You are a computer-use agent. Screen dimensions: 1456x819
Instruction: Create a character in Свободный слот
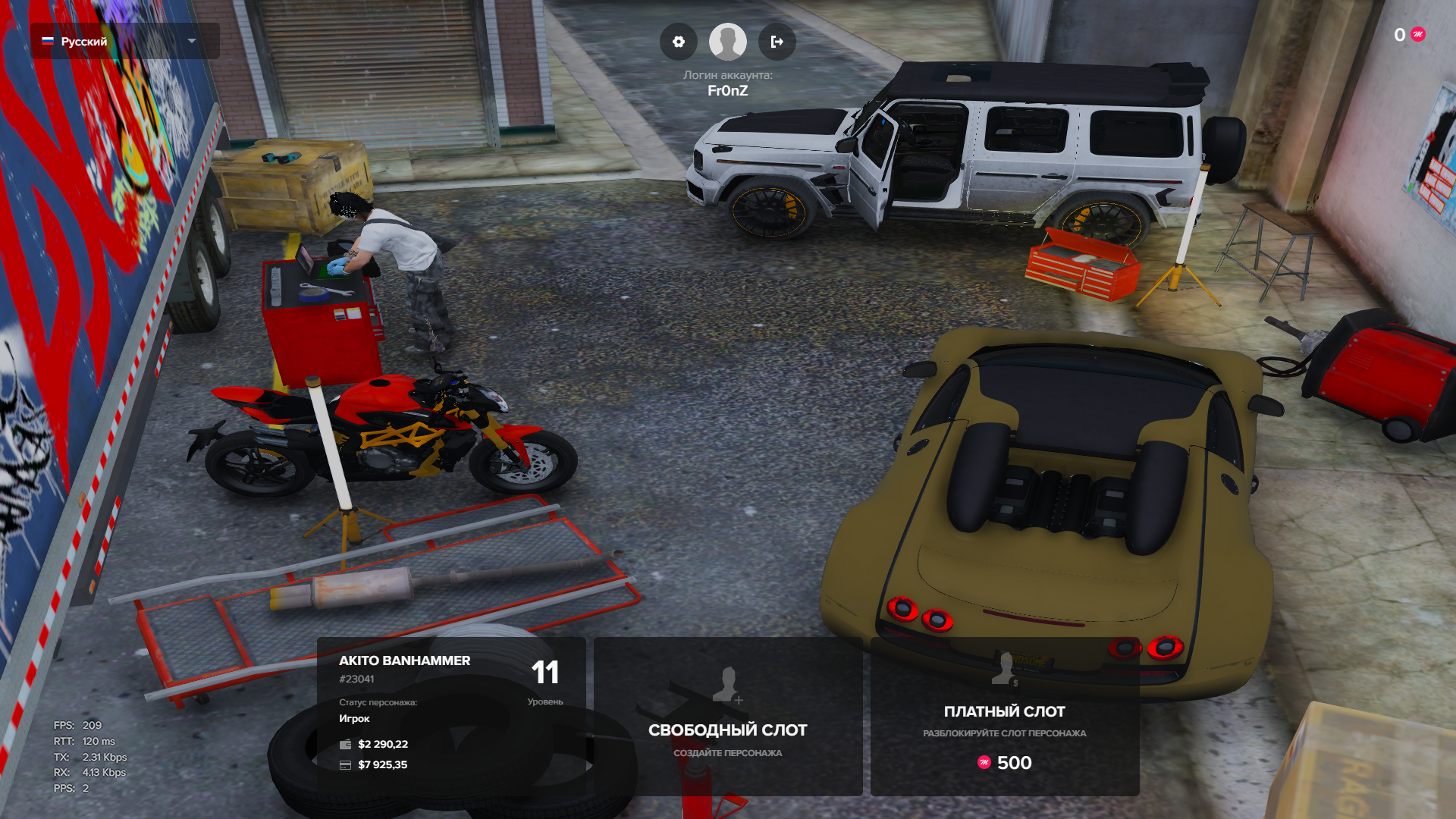[728, 716]
